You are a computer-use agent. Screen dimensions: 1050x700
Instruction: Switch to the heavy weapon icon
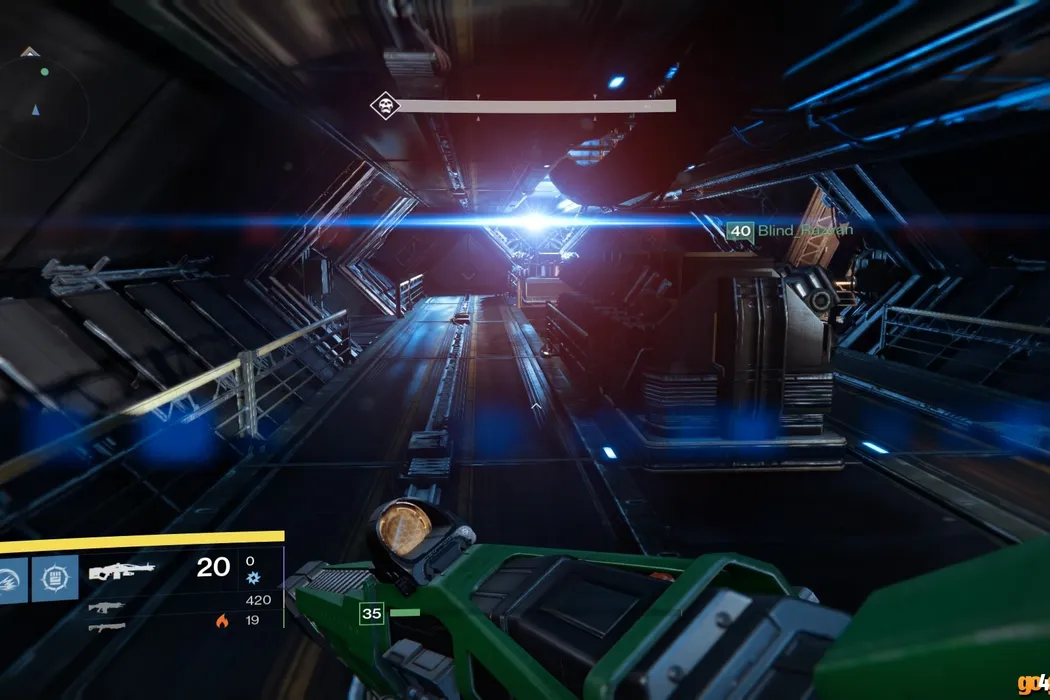click(106, 627)
